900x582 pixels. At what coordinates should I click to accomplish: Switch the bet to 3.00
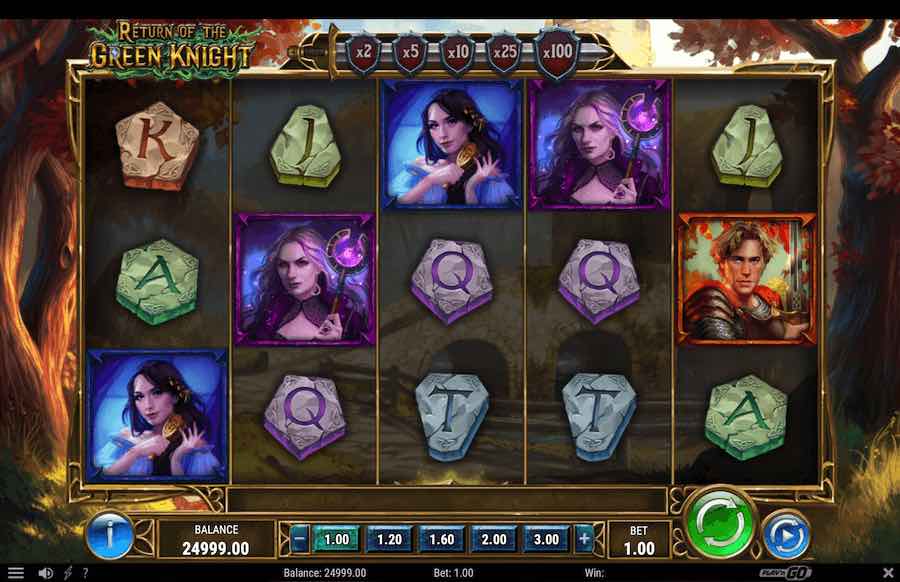(x=545, y=539)
